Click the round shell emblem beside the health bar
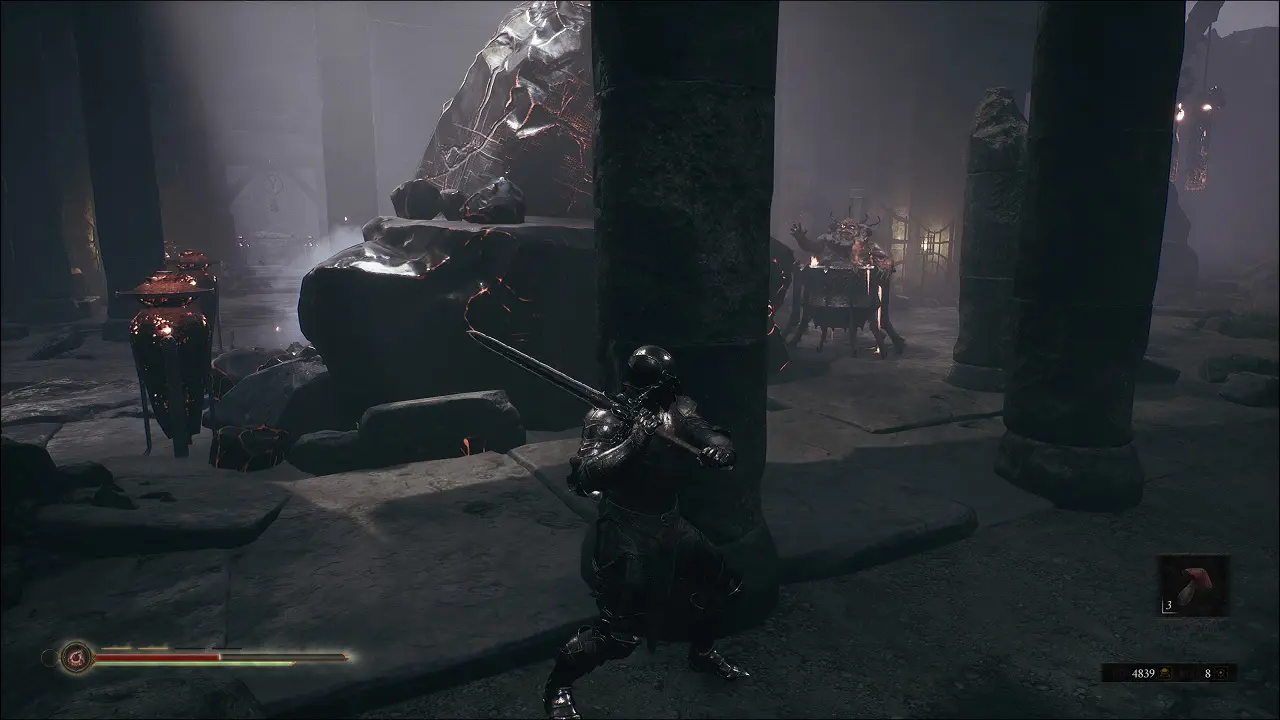Screen dimensions: 1280x720 [77, 657]
